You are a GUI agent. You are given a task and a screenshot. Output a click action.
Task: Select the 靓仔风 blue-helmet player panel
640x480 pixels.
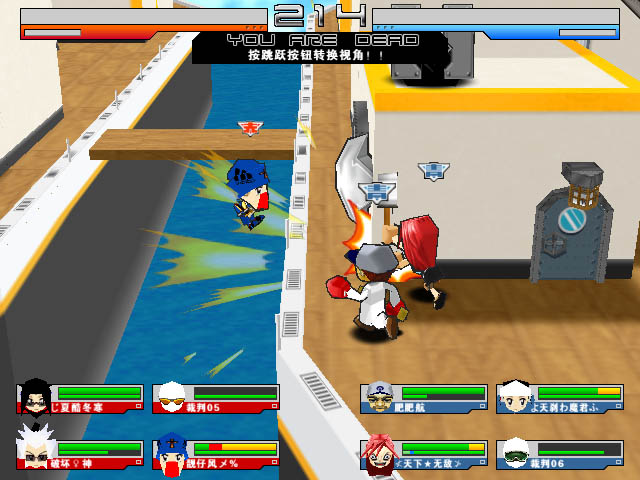click(x=216, y=453)
